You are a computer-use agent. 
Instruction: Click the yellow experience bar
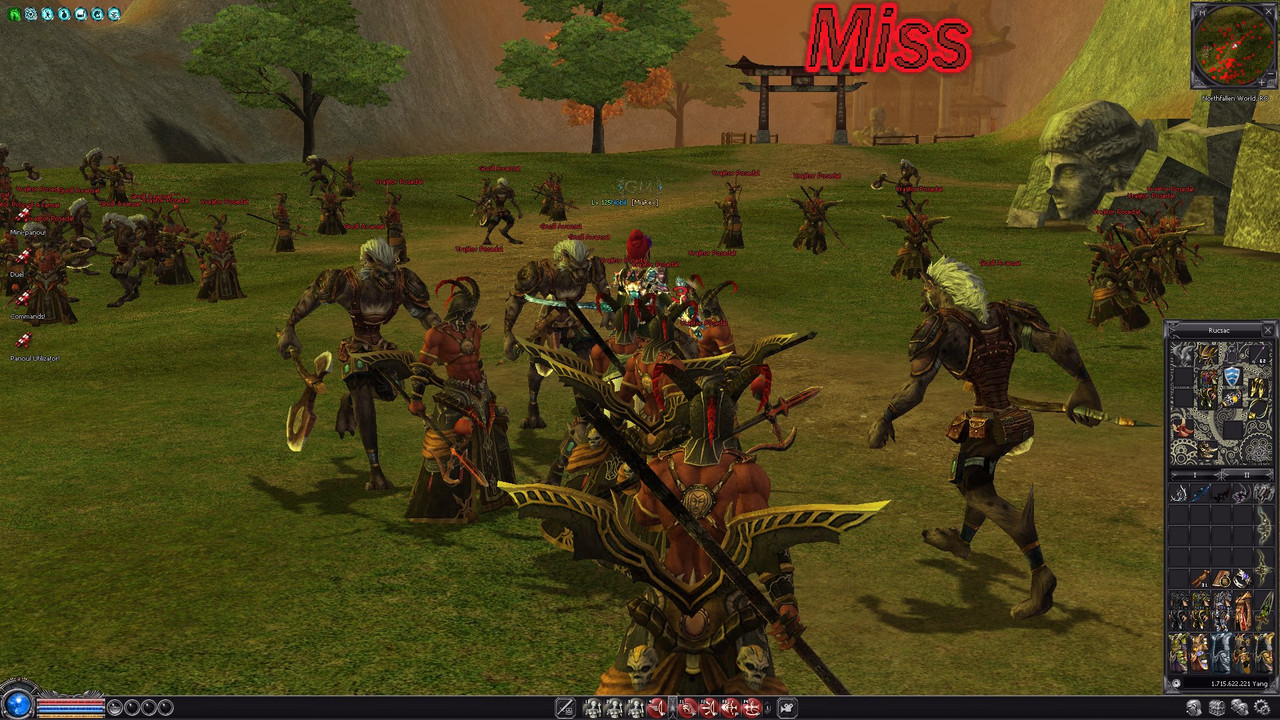coord(71,716)
